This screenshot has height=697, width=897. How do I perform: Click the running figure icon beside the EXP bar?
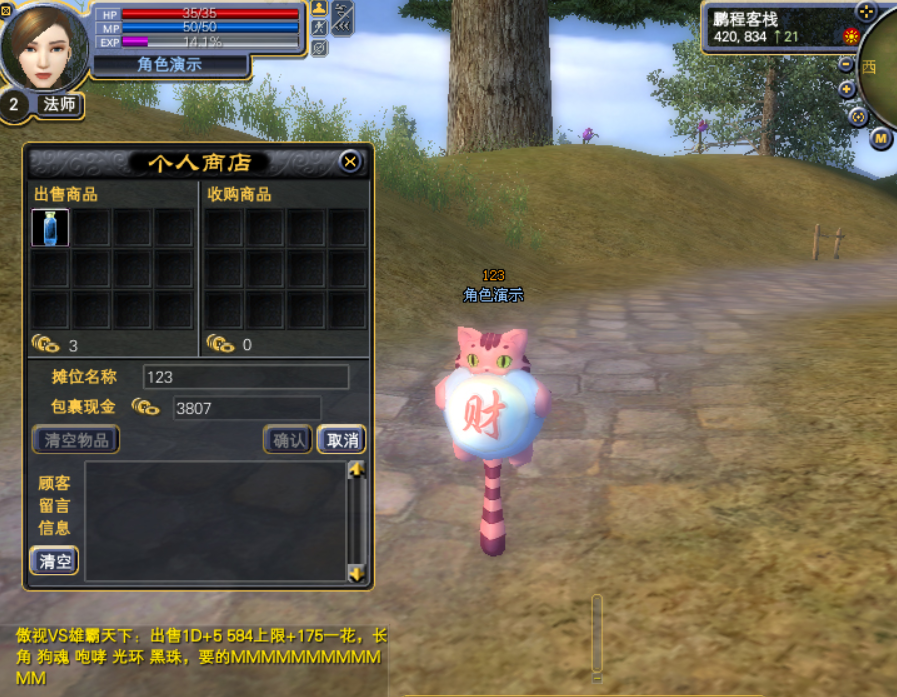click(319, 28)
